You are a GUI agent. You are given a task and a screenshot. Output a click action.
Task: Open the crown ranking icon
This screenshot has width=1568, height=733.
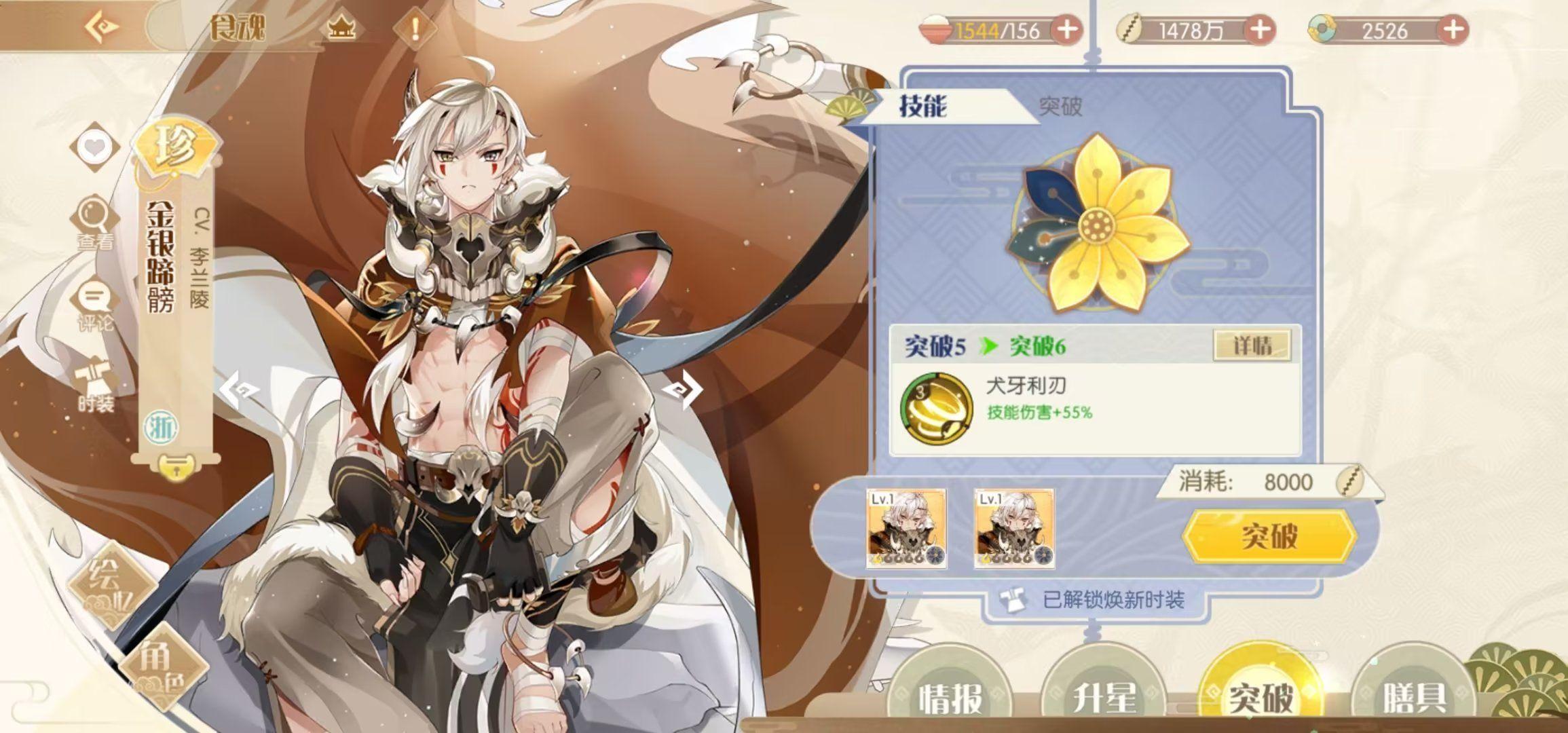[341, 29]
